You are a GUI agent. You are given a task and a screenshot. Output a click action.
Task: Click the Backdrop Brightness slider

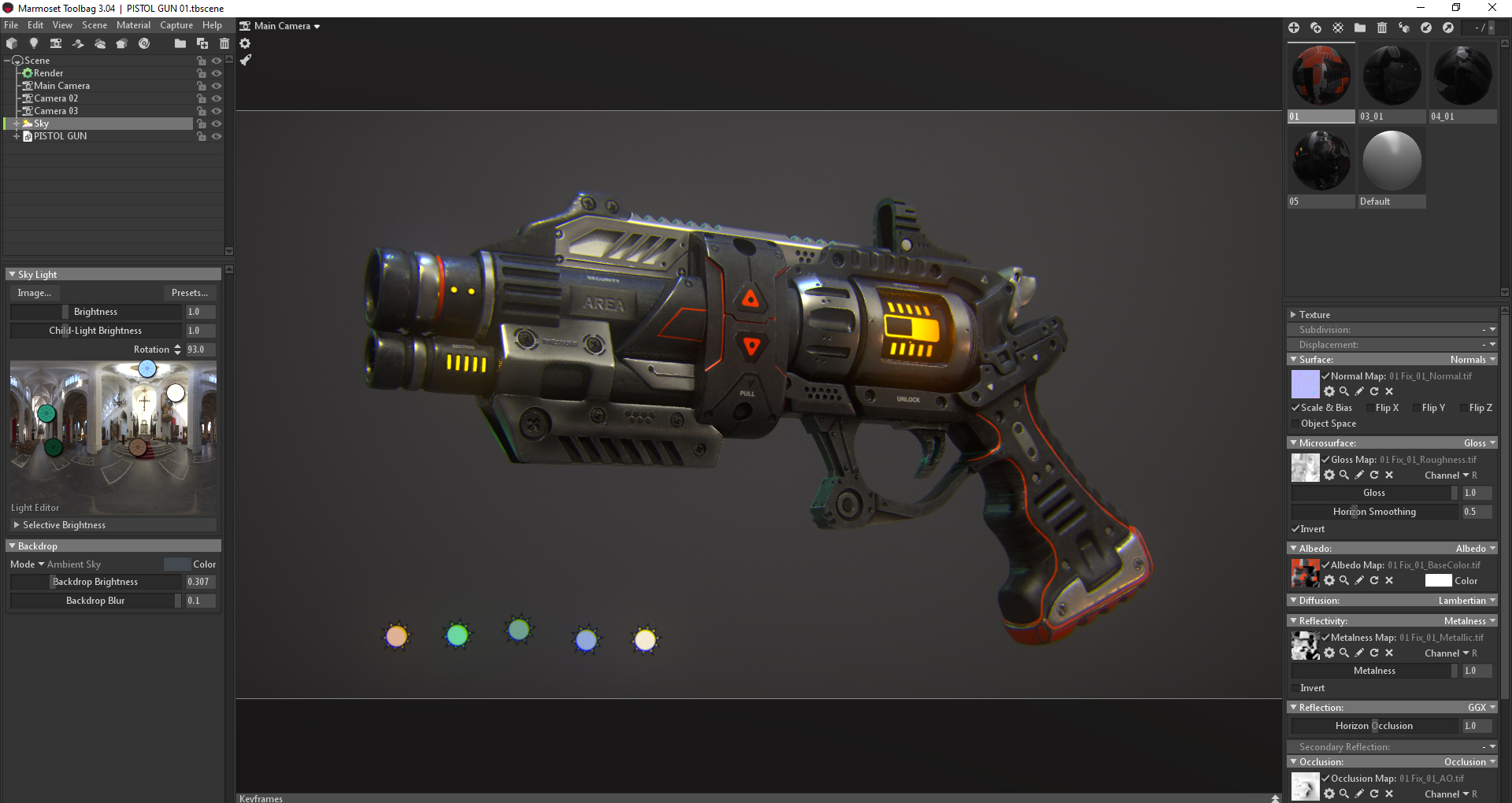pyautogui.click(x=95, y=582)
